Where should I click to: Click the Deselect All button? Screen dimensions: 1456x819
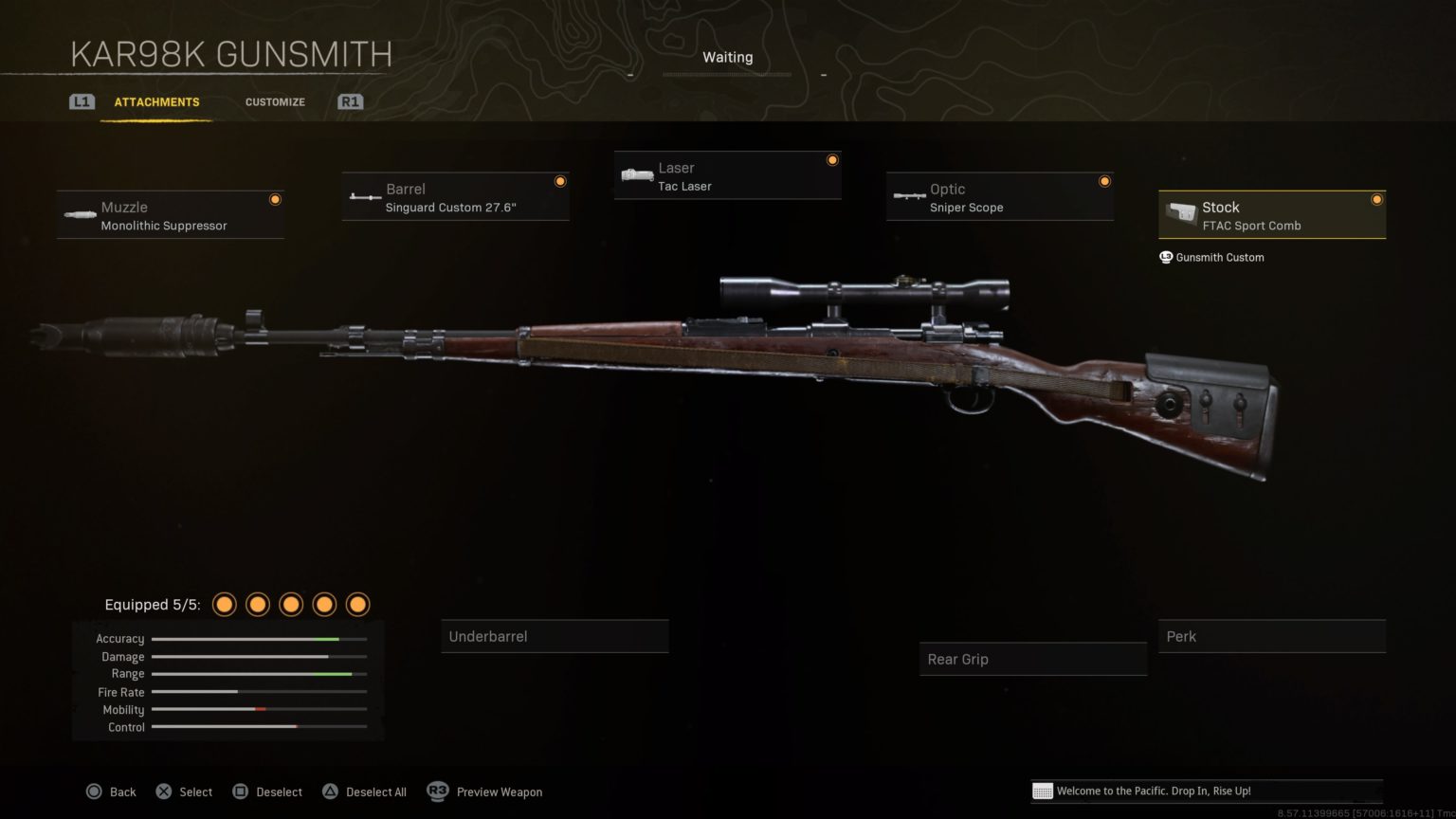[x=364, y=792]
